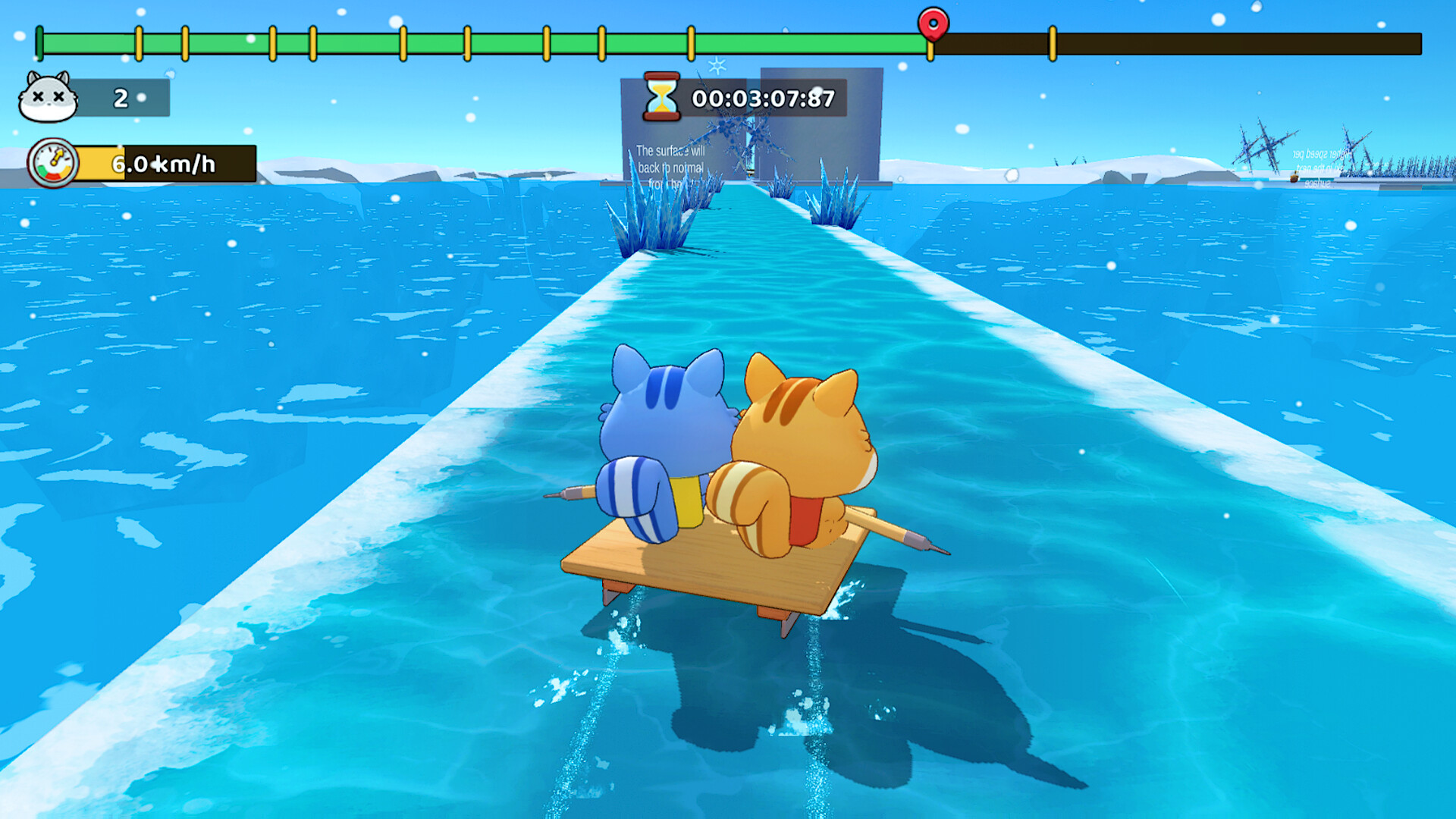
Task: Click the green start cap of the progress bar
Action: click(x=38, y=44)
